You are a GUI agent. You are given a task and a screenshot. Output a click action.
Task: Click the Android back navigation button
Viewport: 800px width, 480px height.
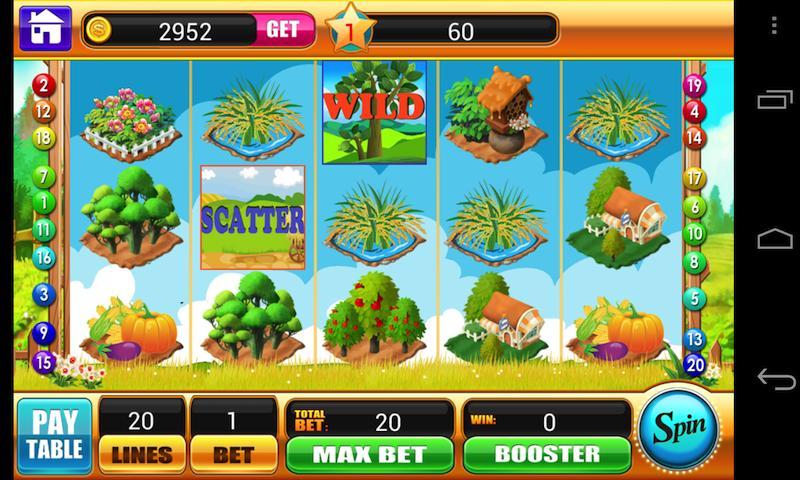[x=775, y=379]
